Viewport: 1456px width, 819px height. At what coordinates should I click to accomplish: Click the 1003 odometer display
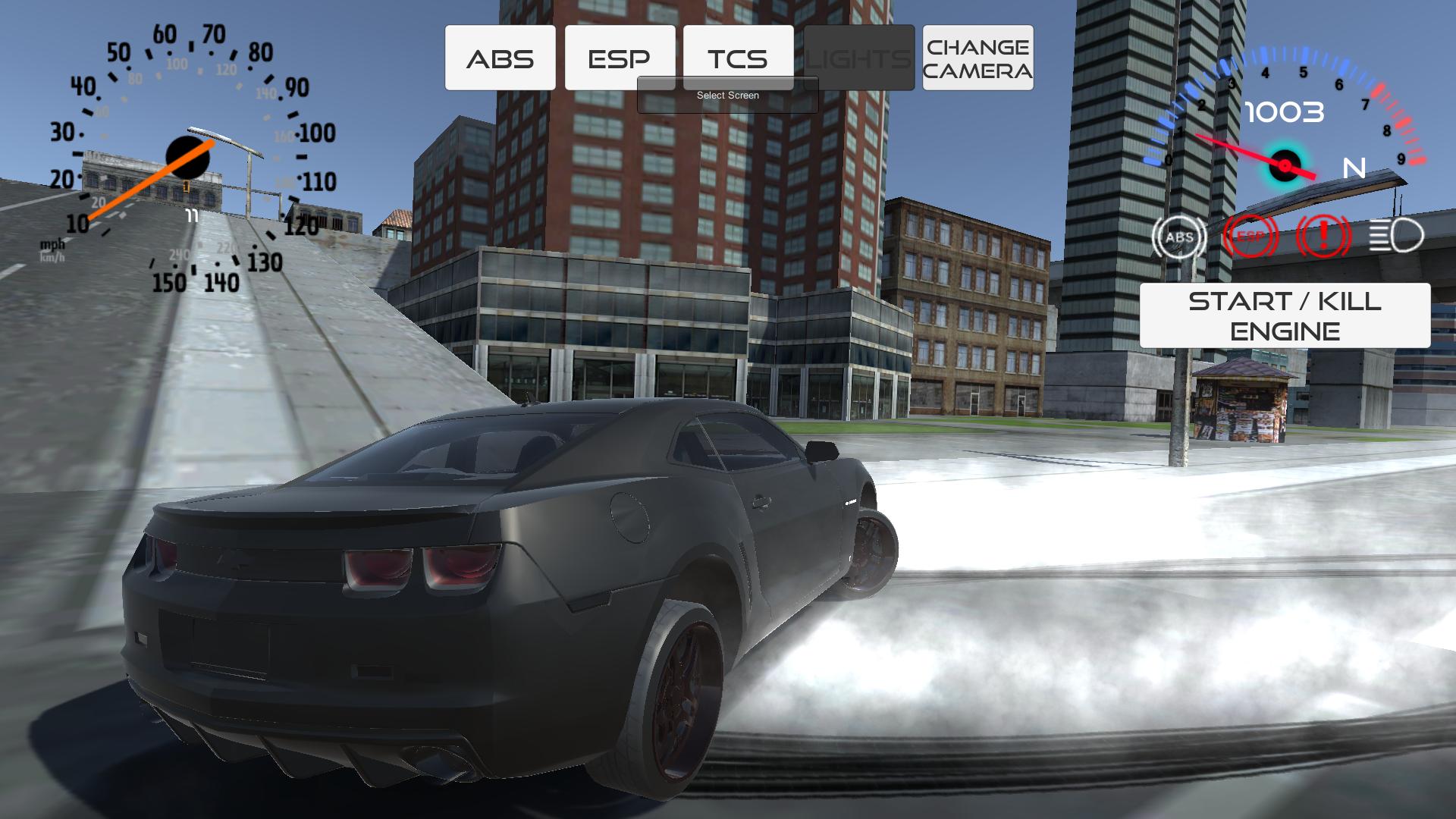[x=1284, y=111]
